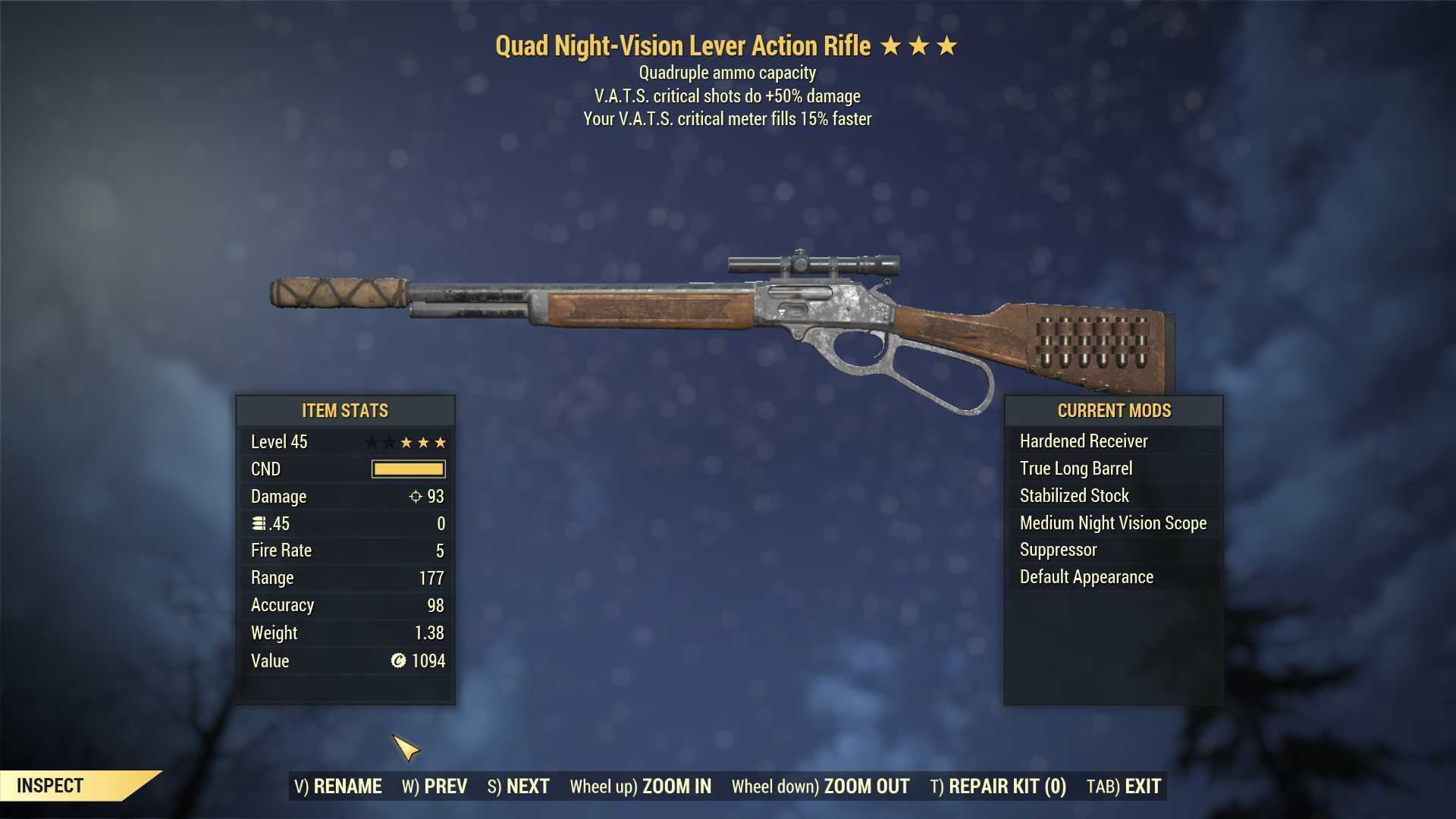
Task: Use the REPAIR KIT option
Action: (x=998, y=786)
